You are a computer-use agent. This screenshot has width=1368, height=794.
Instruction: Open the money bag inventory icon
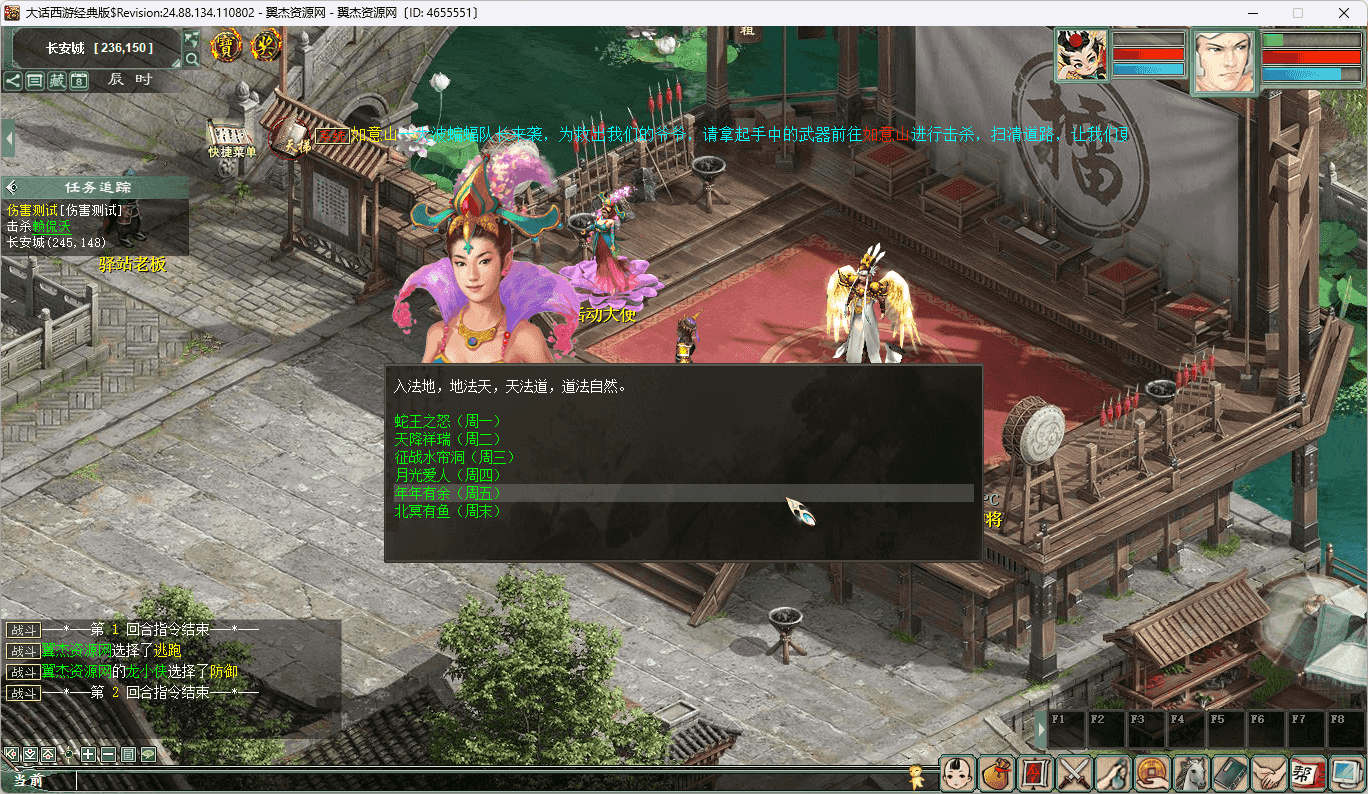click(996, 774)
